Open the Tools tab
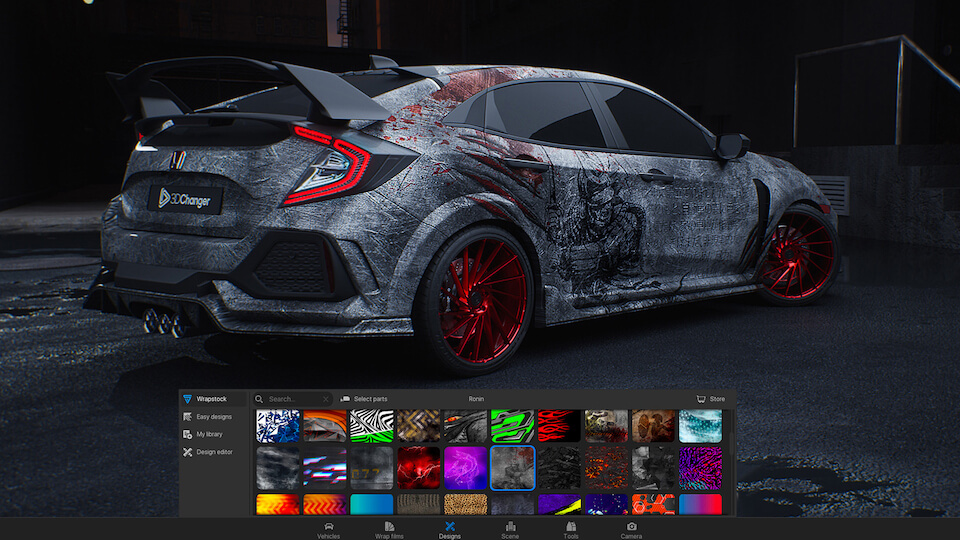Screen dimensions: 960x540 pyautogui.click(x=571, y=529)
